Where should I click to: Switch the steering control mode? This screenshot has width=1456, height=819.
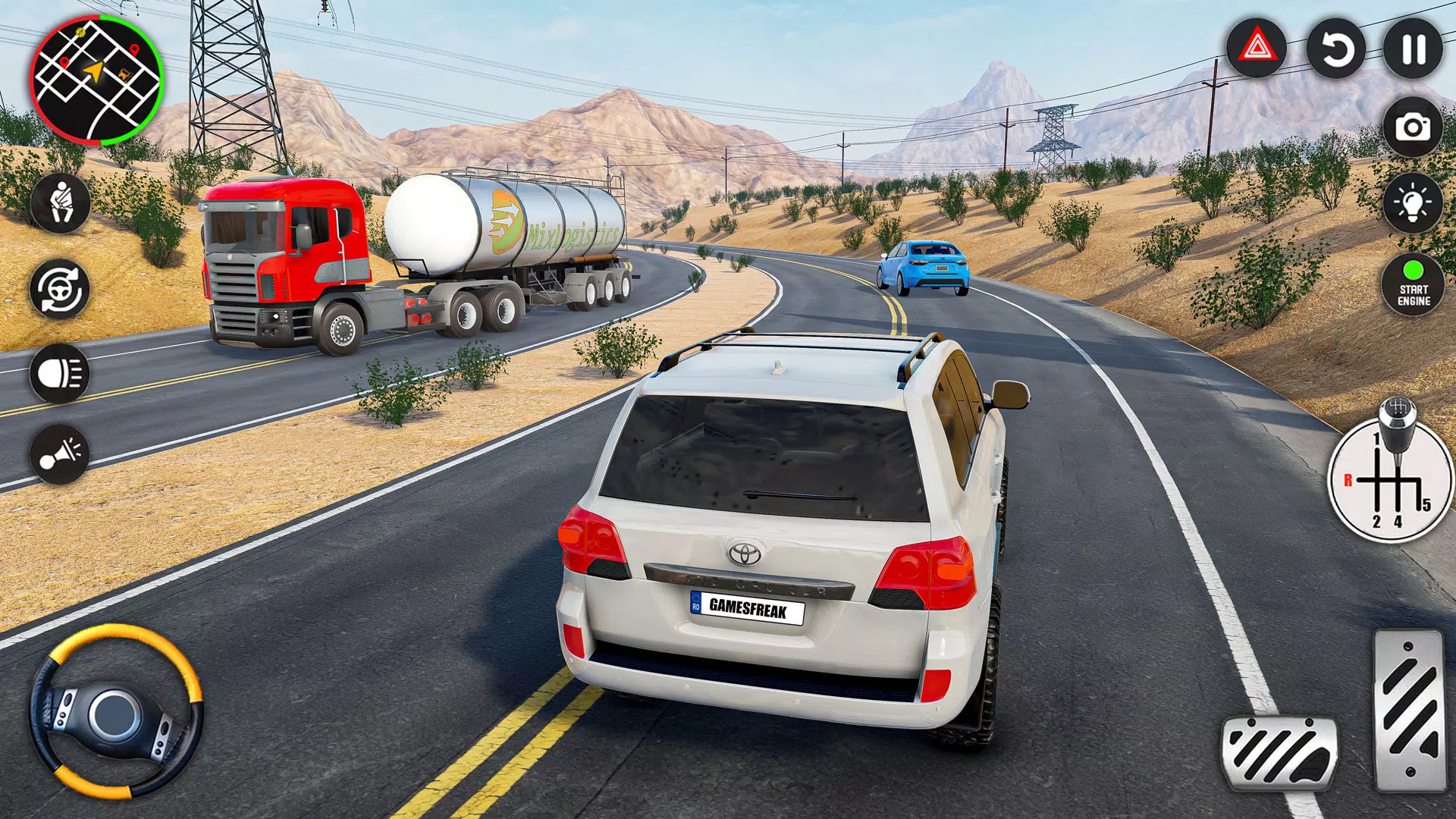(60, 289)
